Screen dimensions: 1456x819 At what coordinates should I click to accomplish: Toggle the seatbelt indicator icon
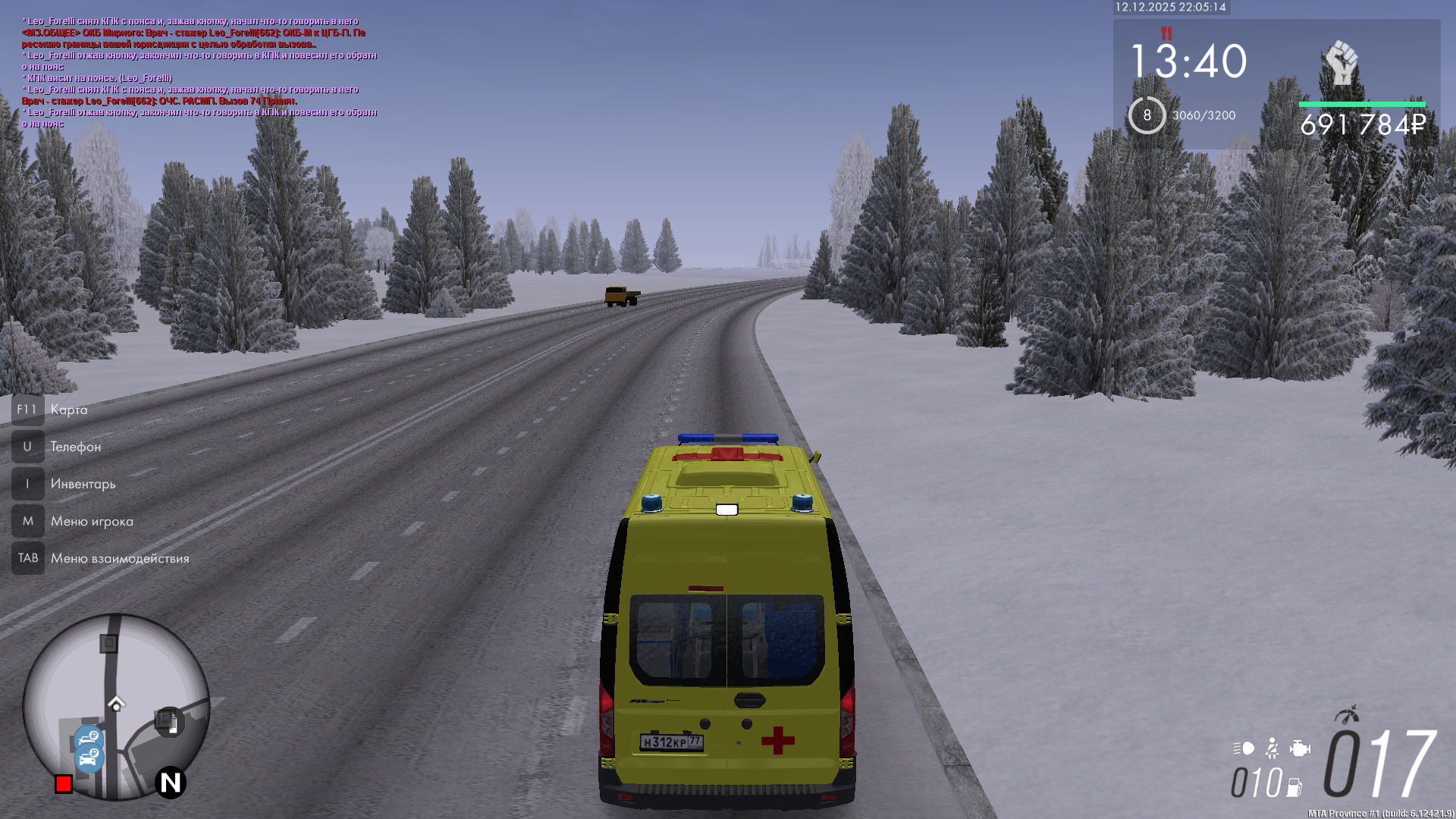[1272, 748]
